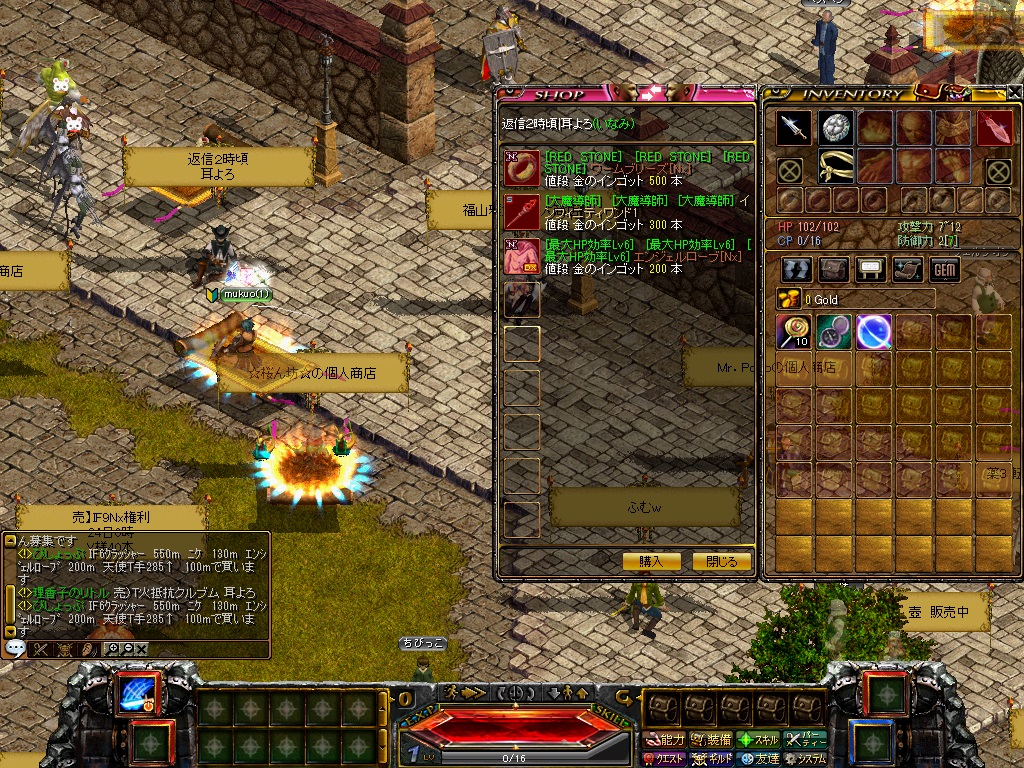
Task: Select the compass item in the inventory
Action: click(x=834, y=332)
